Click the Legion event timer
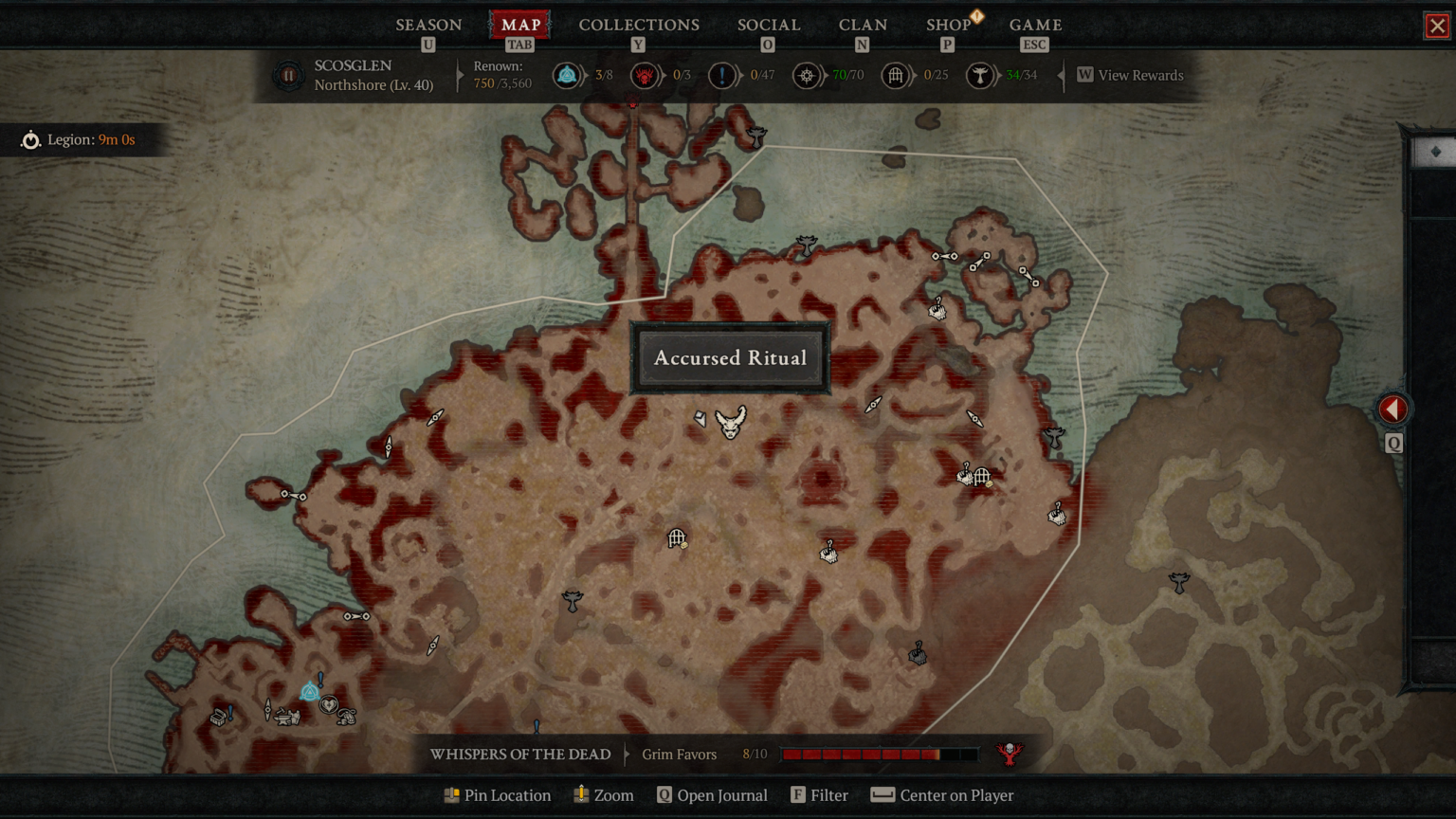The image size is (1456, 819). coord(80,140)
